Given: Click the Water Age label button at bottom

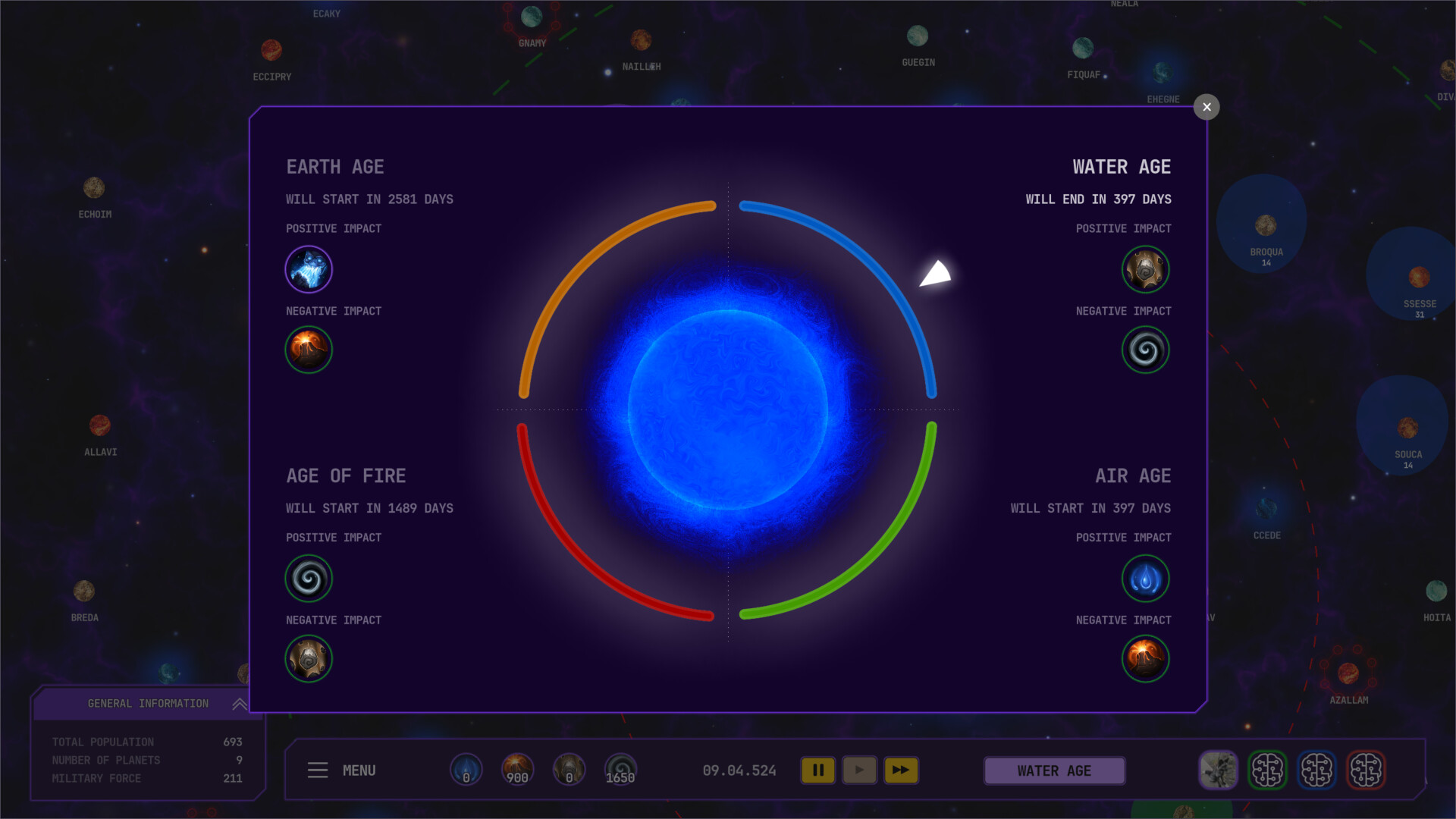Looking at the screenshot, I should click(1054, 770).
